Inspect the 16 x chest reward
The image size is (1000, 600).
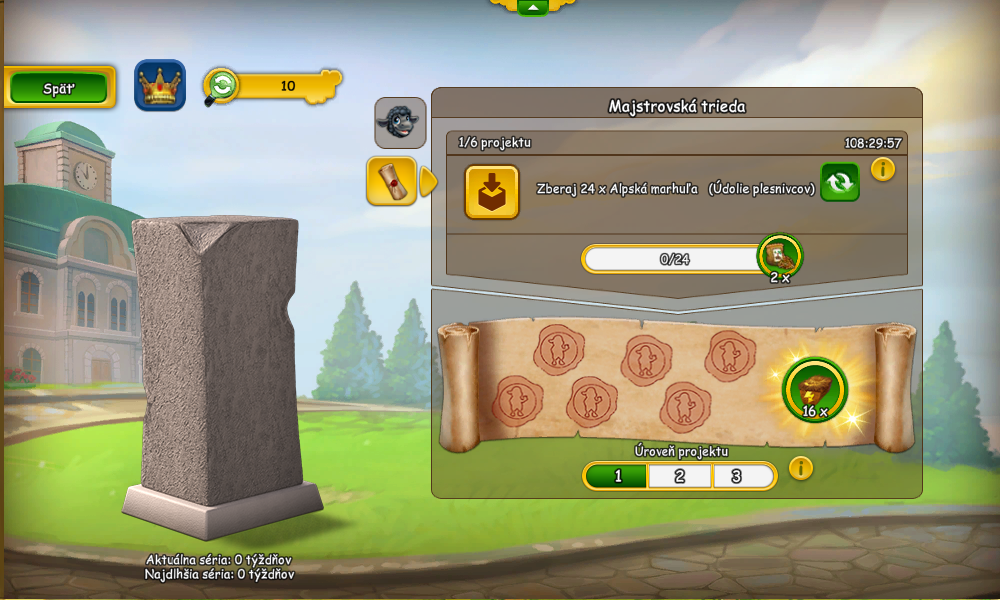(x=814, y=389)
